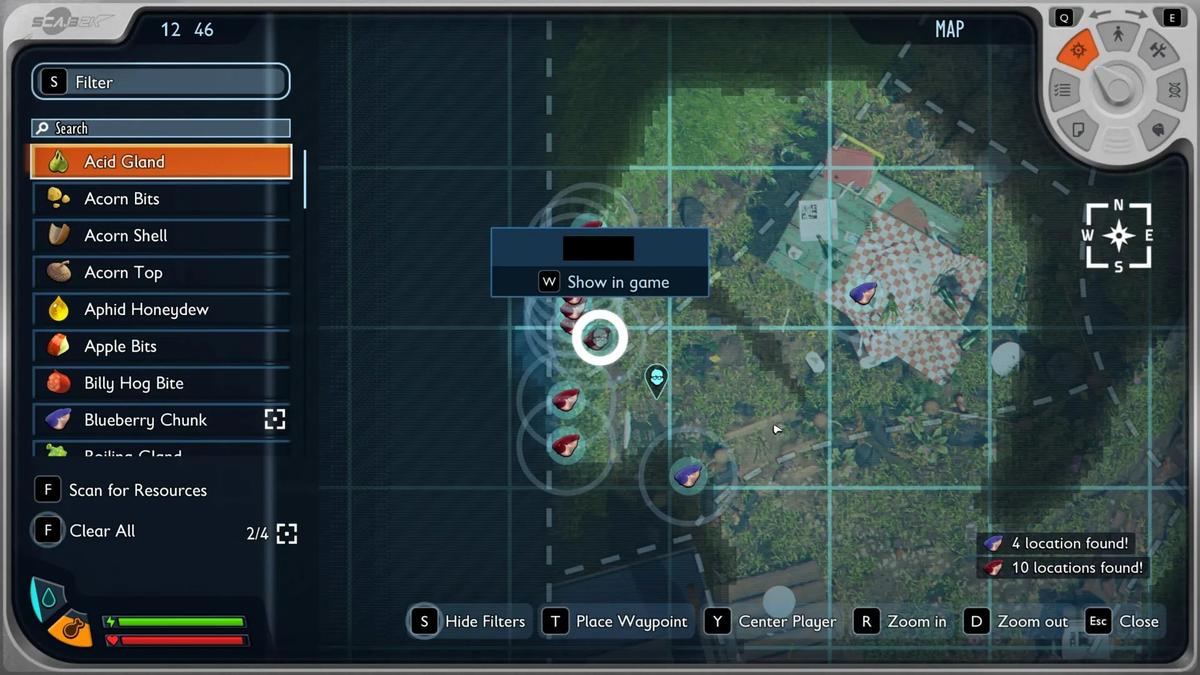The height and width of the screenshot is (675, 1200).
Task: Select Acorn Shell from the list
Action: (160, 236)
